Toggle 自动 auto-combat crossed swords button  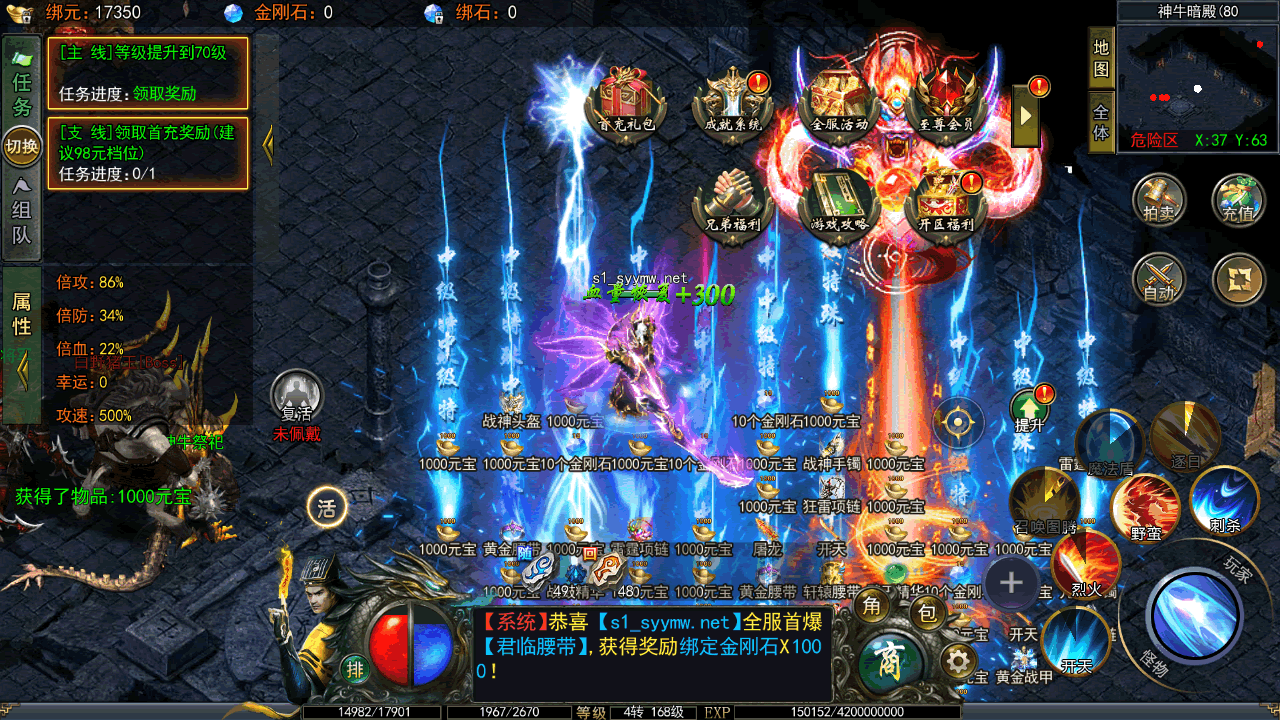click(x=1159, y=279)
